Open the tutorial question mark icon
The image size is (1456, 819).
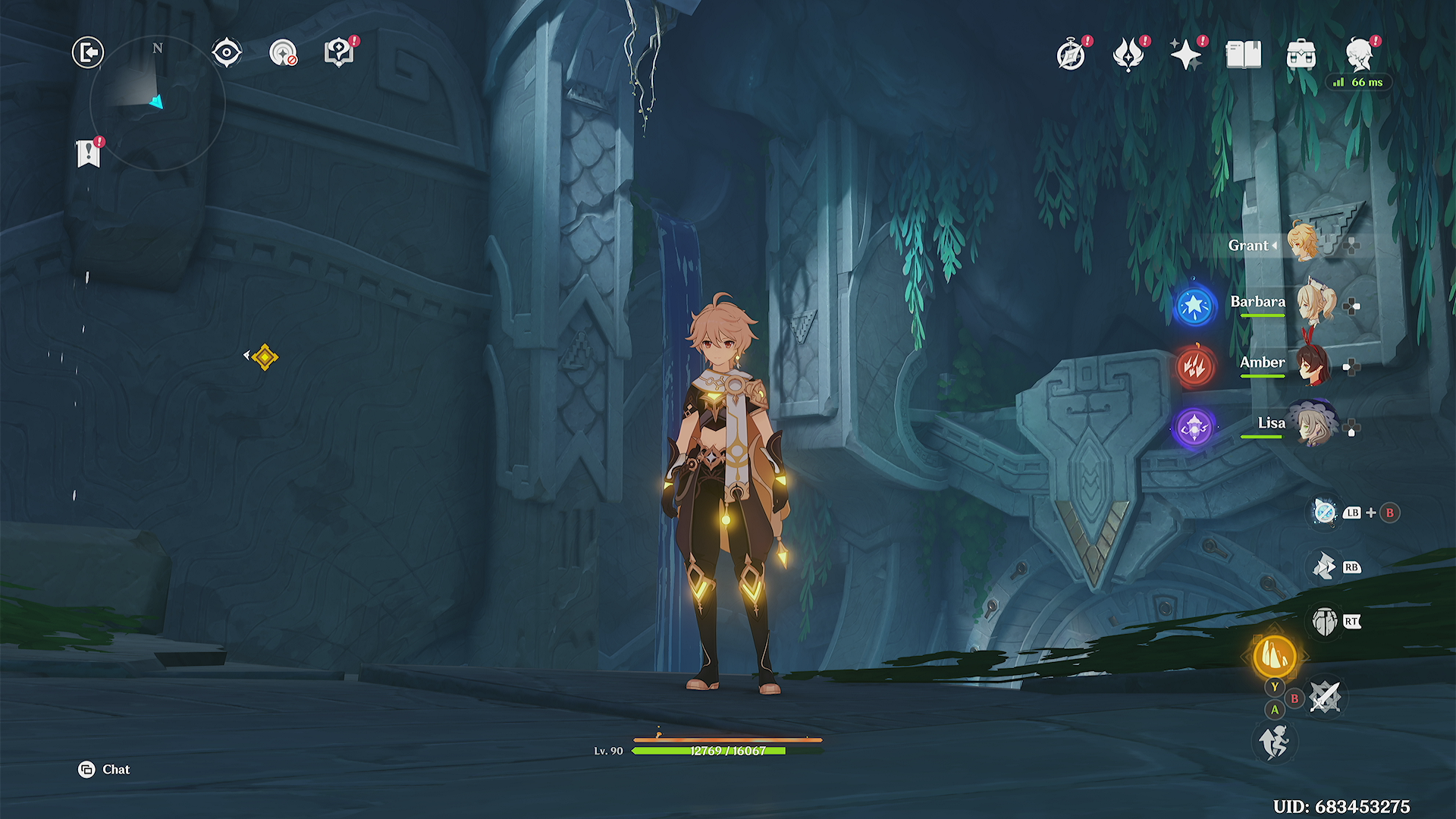point(338,53)
